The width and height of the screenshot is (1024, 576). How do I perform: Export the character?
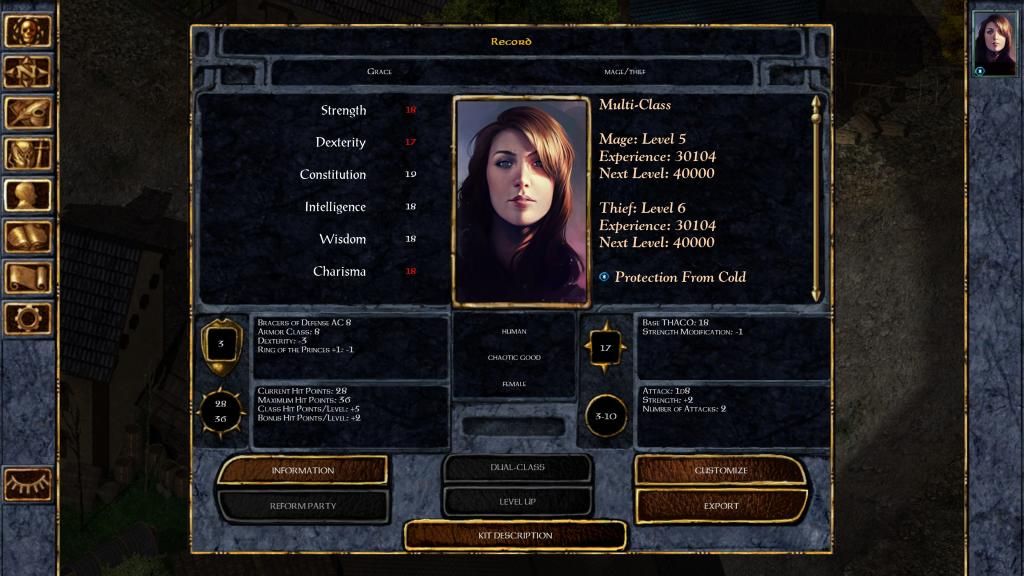(721, 506)
